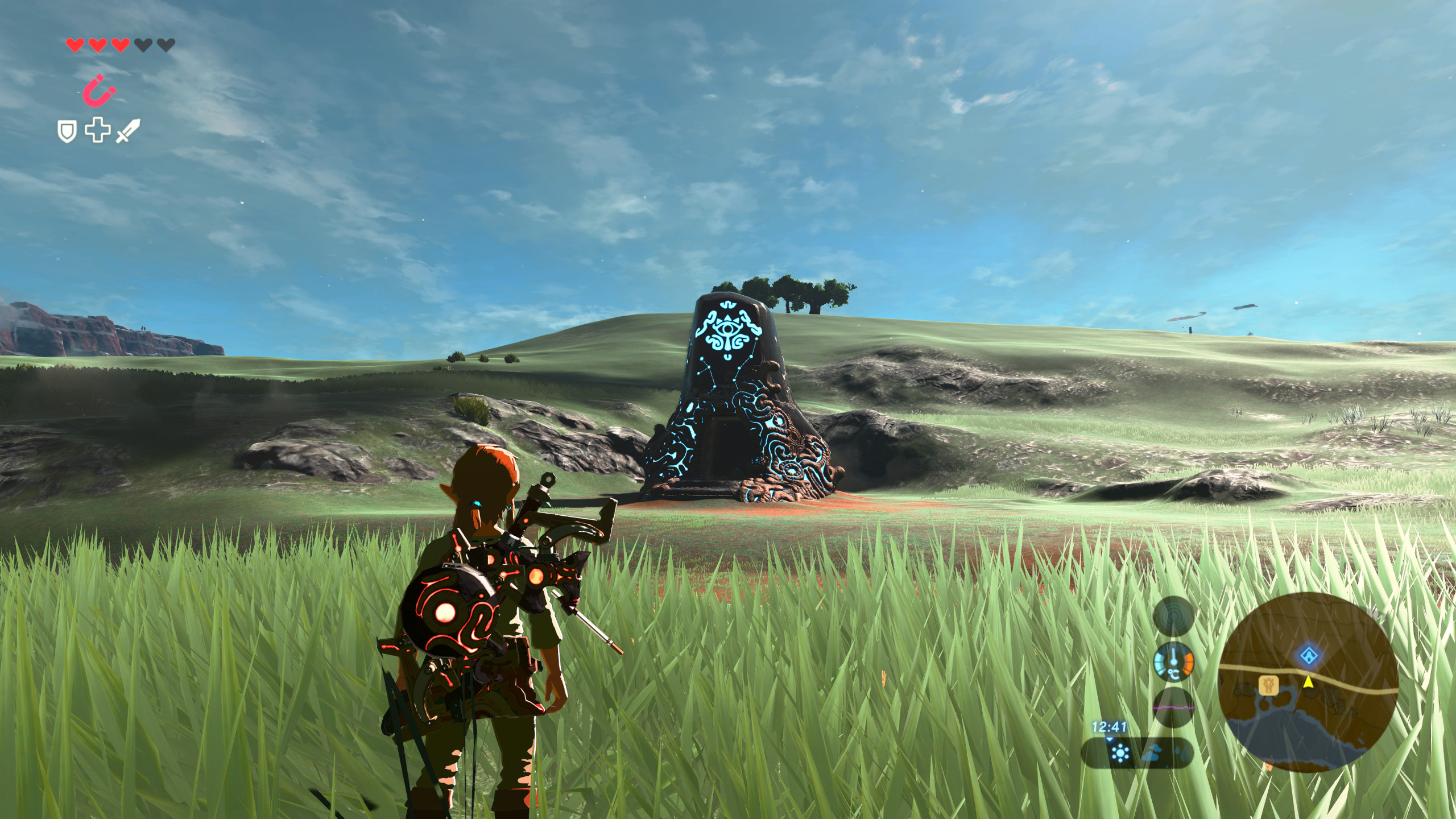Click the sunny weather forecast icon

(x=1120, y=752)
